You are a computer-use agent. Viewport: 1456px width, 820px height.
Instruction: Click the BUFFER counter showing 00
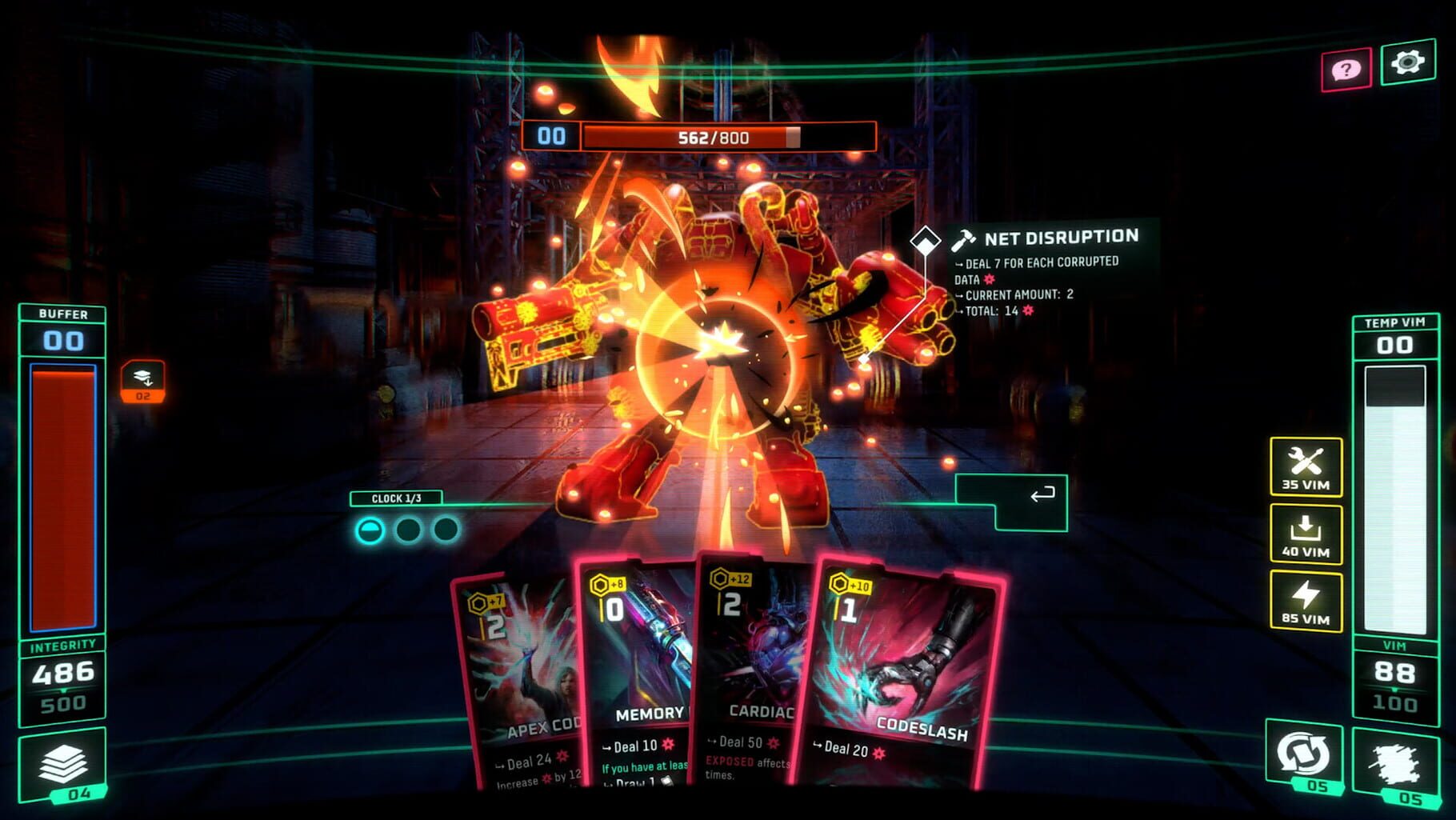(62, 339)
